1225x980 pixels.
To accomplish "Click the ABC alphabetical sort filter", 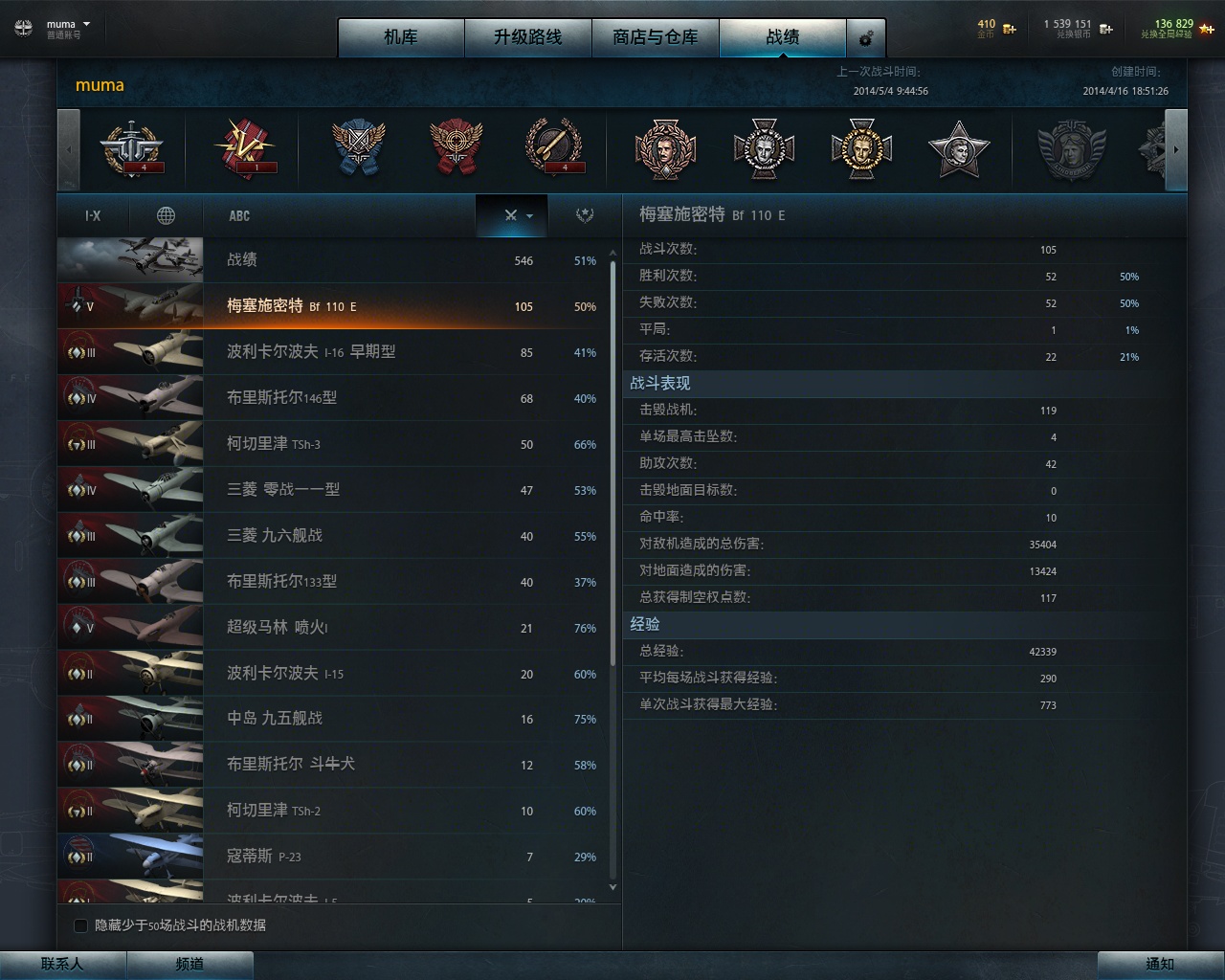I will 239,214.
